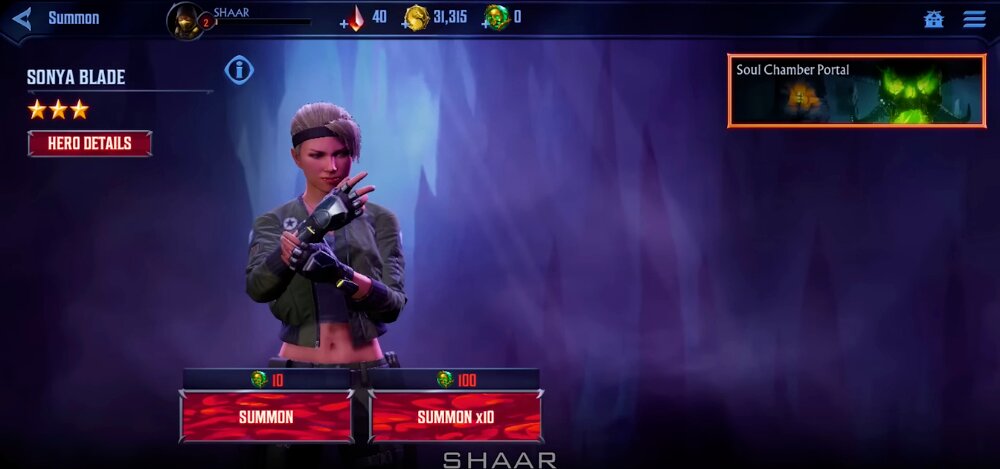Screen dimensions: 1000x469
Task: View Sonya Blade's Hero Details
Action: 90,143
